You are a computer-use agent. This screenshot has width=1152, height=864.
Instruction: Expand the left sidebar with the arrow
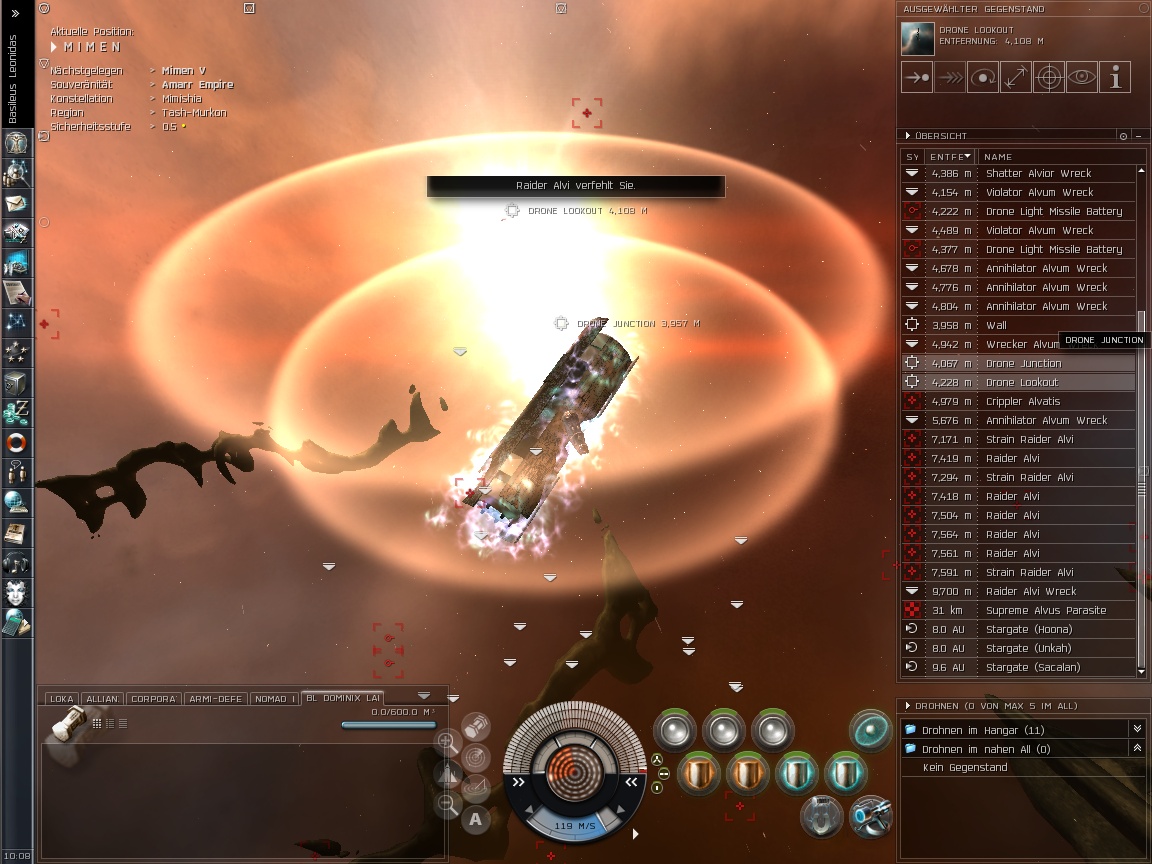14,14
